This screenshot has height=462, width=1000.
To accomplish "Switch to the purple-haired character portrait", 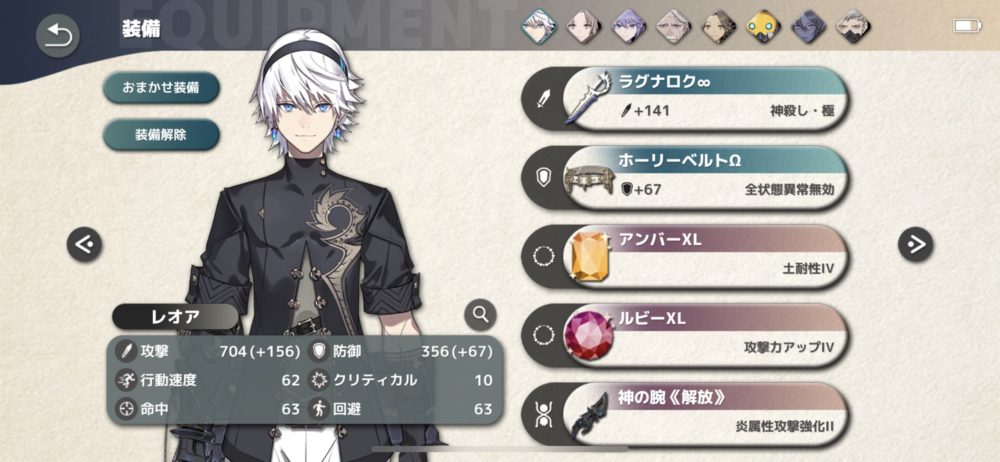I will tap(629, 26).
